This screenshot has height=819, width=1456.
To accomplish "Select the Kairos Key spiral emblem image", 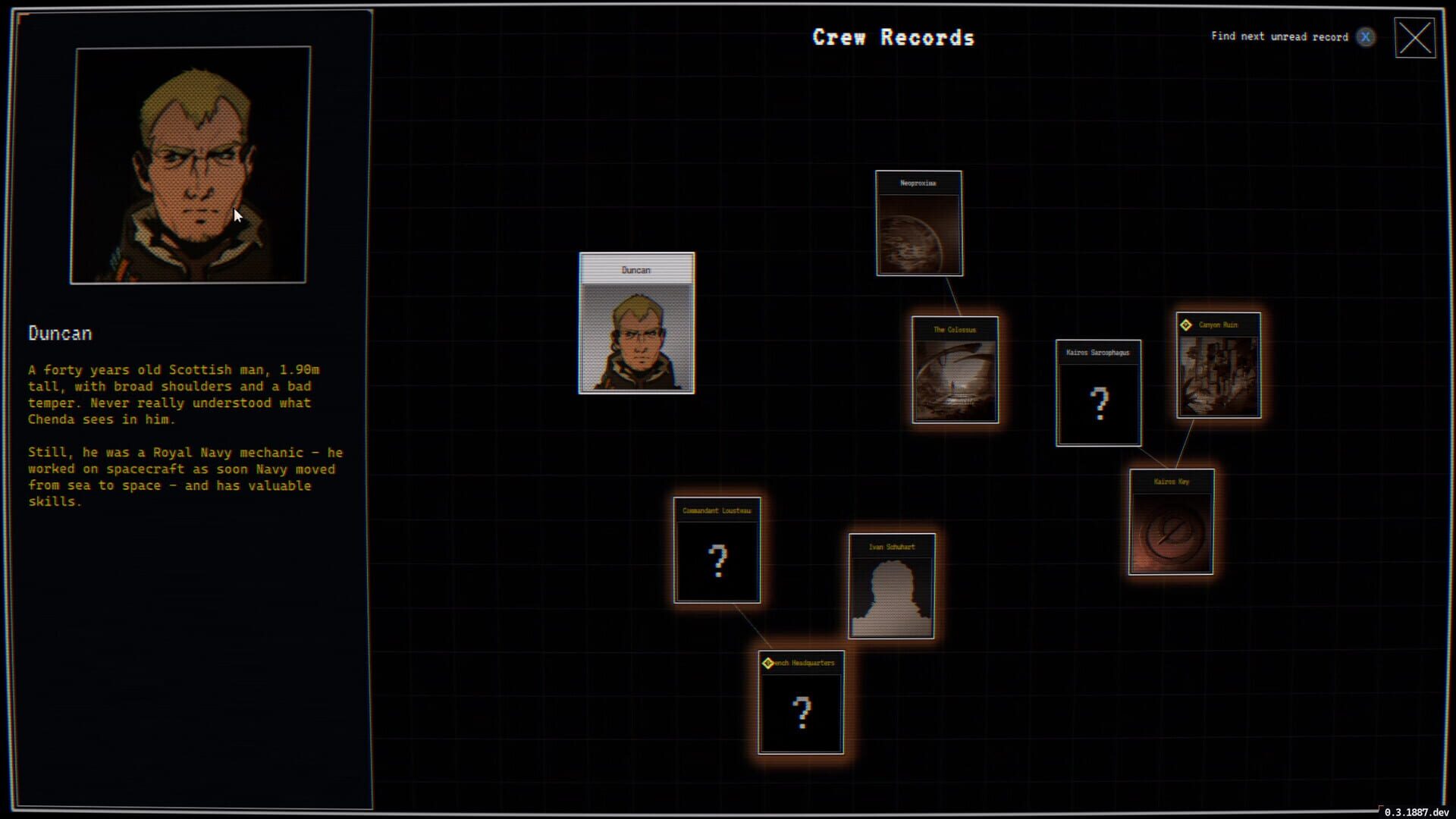I will tap(1170, 532).
